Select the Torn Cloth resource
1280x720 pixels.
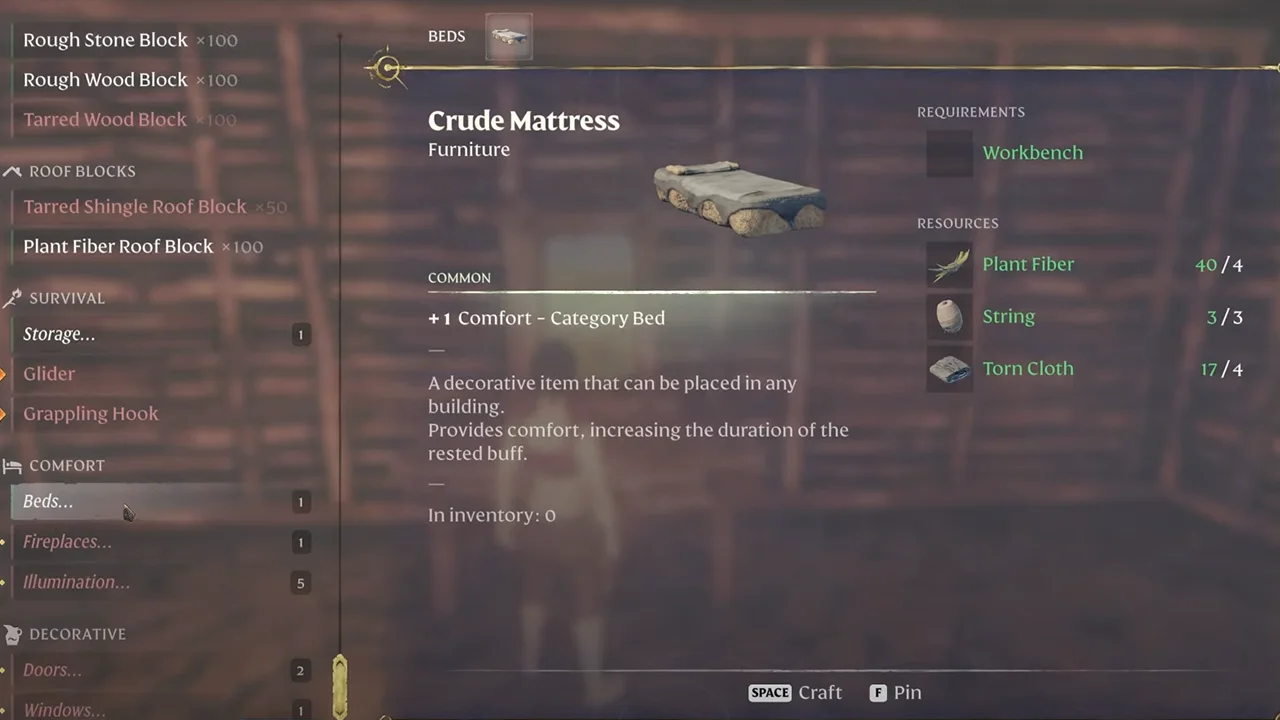pyautogui.click(x=1027, y=369)
